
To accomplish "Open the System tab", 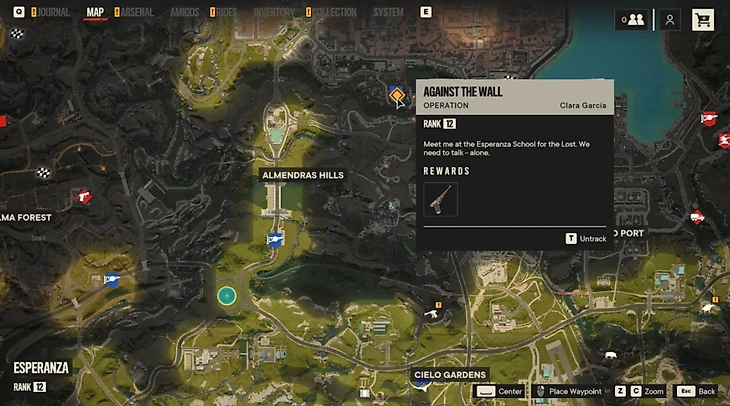I will click(388, 13).
